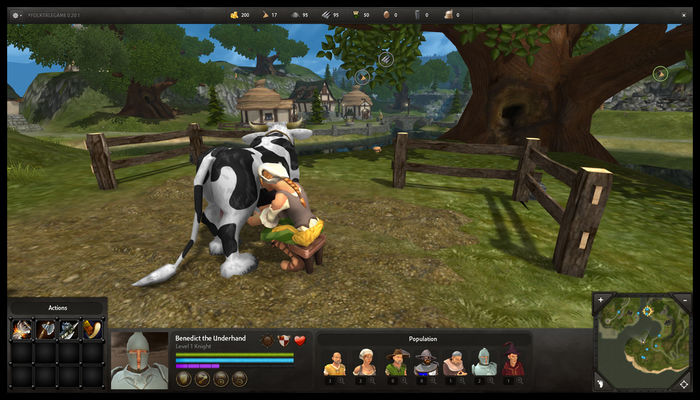700x400 pixels.
Task: Click the round shield button under the knight's bars
Action: pyautogui.click(x=184, y=378)
